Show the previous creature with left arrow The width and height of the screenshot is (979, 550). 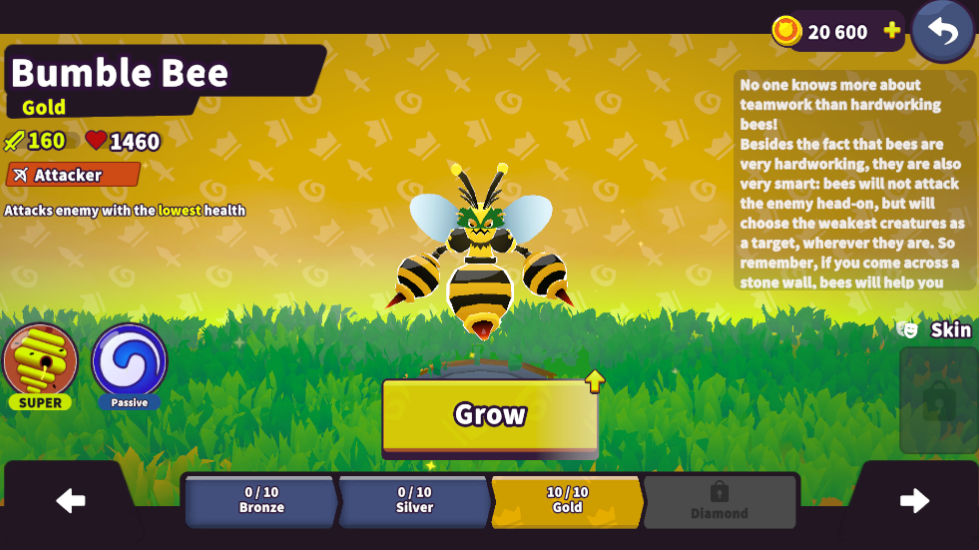(x=70, y=501)
